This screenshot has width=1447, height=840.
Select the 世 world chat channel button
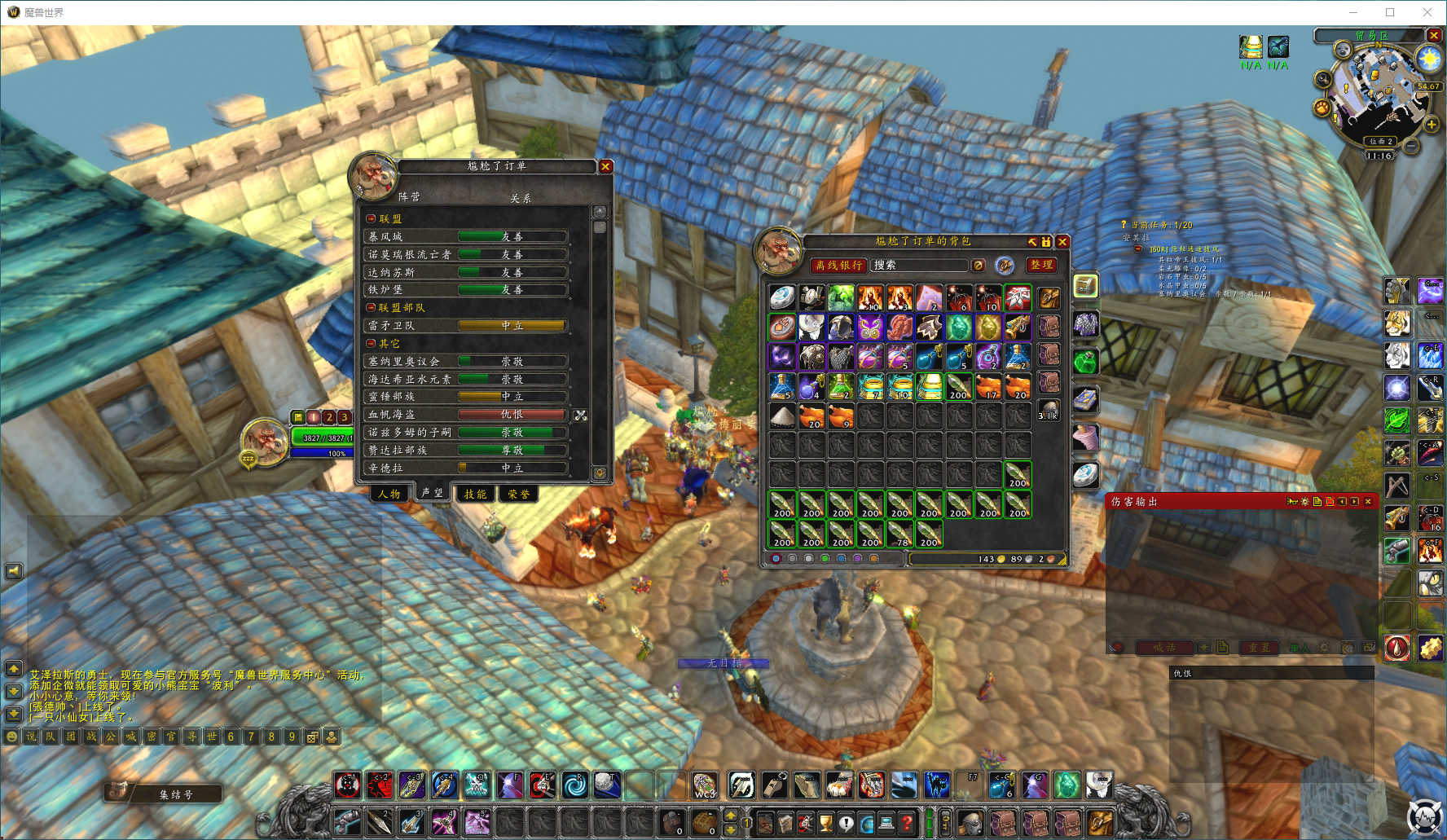click(212, 737)
